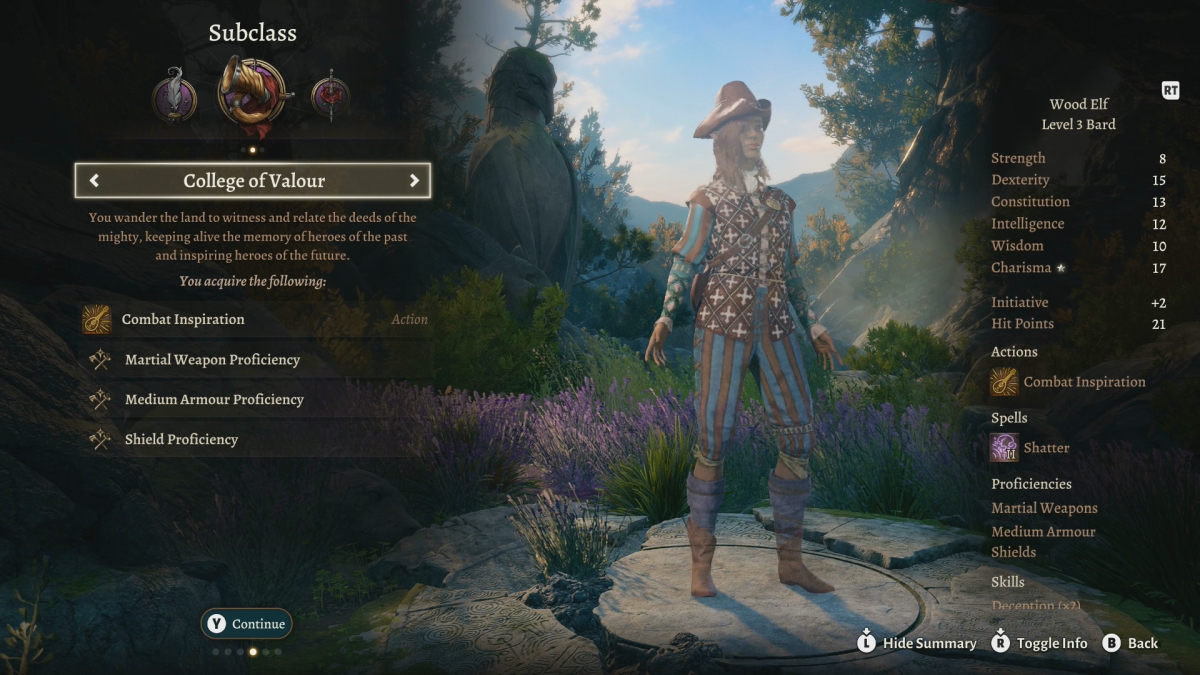Inspect the Shatter spell in the summary
The height and width of the screenshot is (675, 1200).
(1030, 448)
